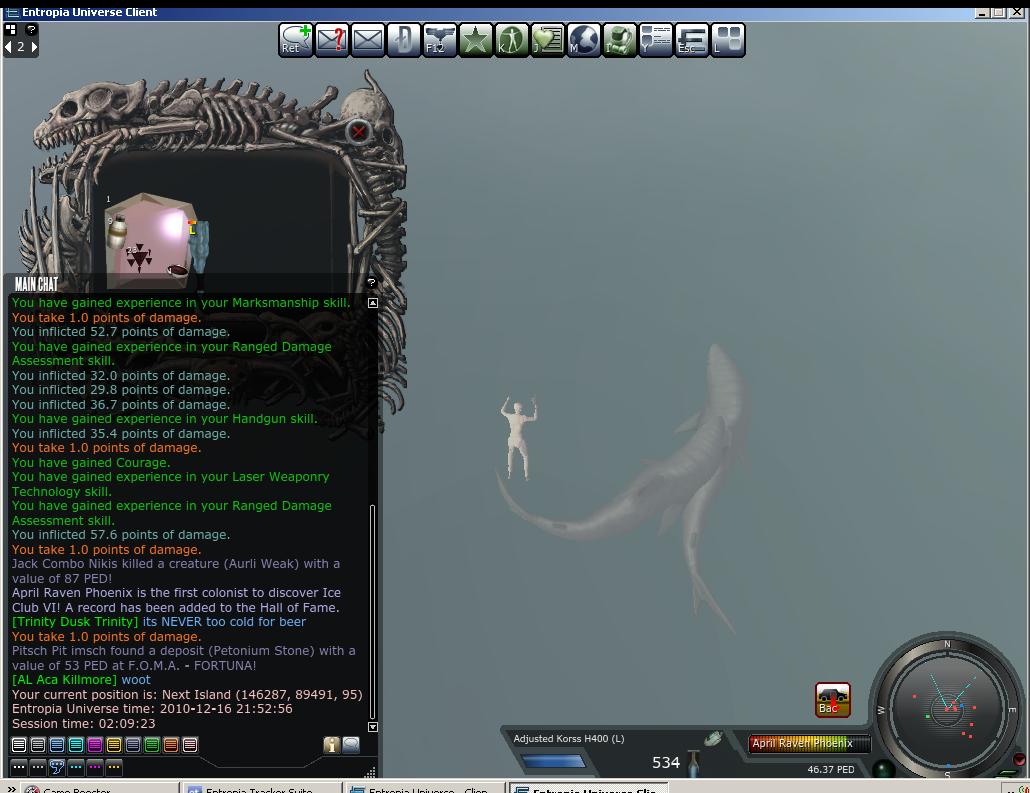Open the Esc menu toolbar button
1030x793 pixels.
coord(692,40)
